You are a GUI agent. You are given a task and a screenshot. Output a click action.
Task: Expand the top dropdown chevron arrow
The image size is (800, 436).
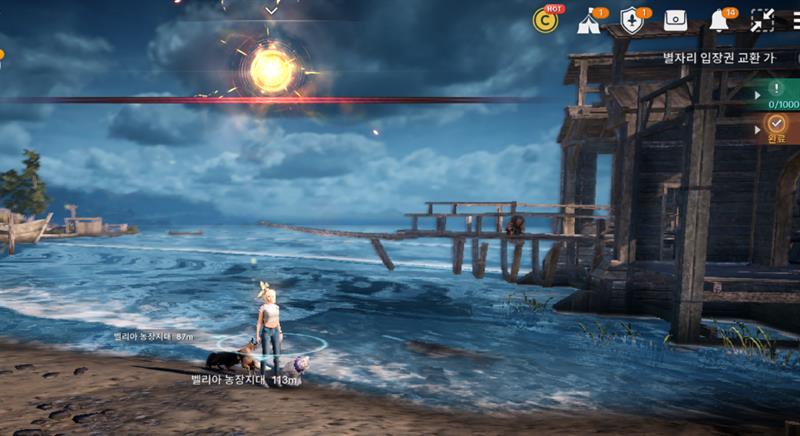pos(271,9)
